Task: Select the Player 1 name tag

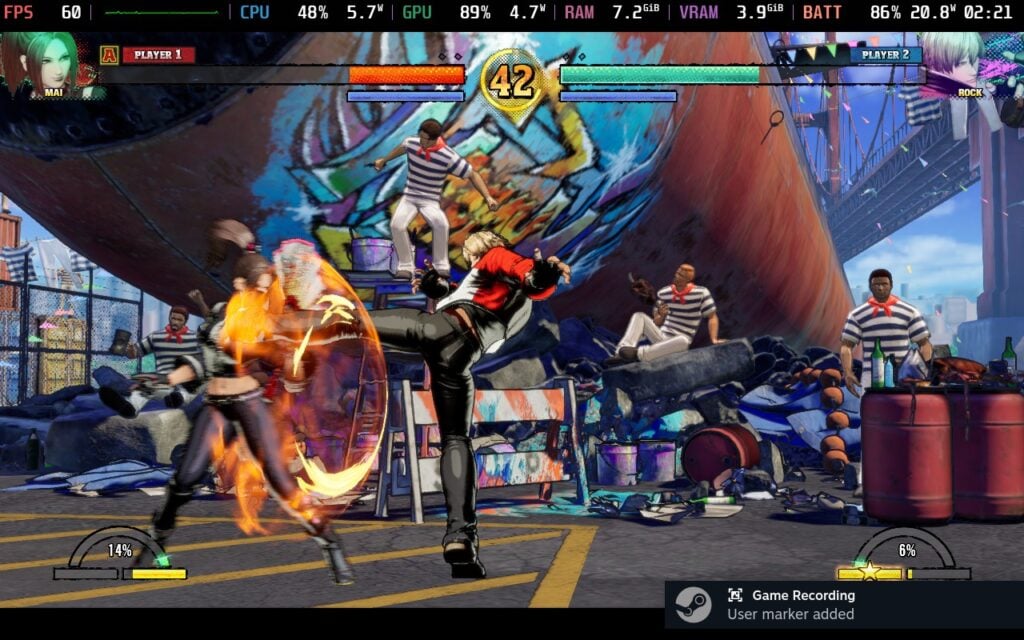Action: point(158,55)
